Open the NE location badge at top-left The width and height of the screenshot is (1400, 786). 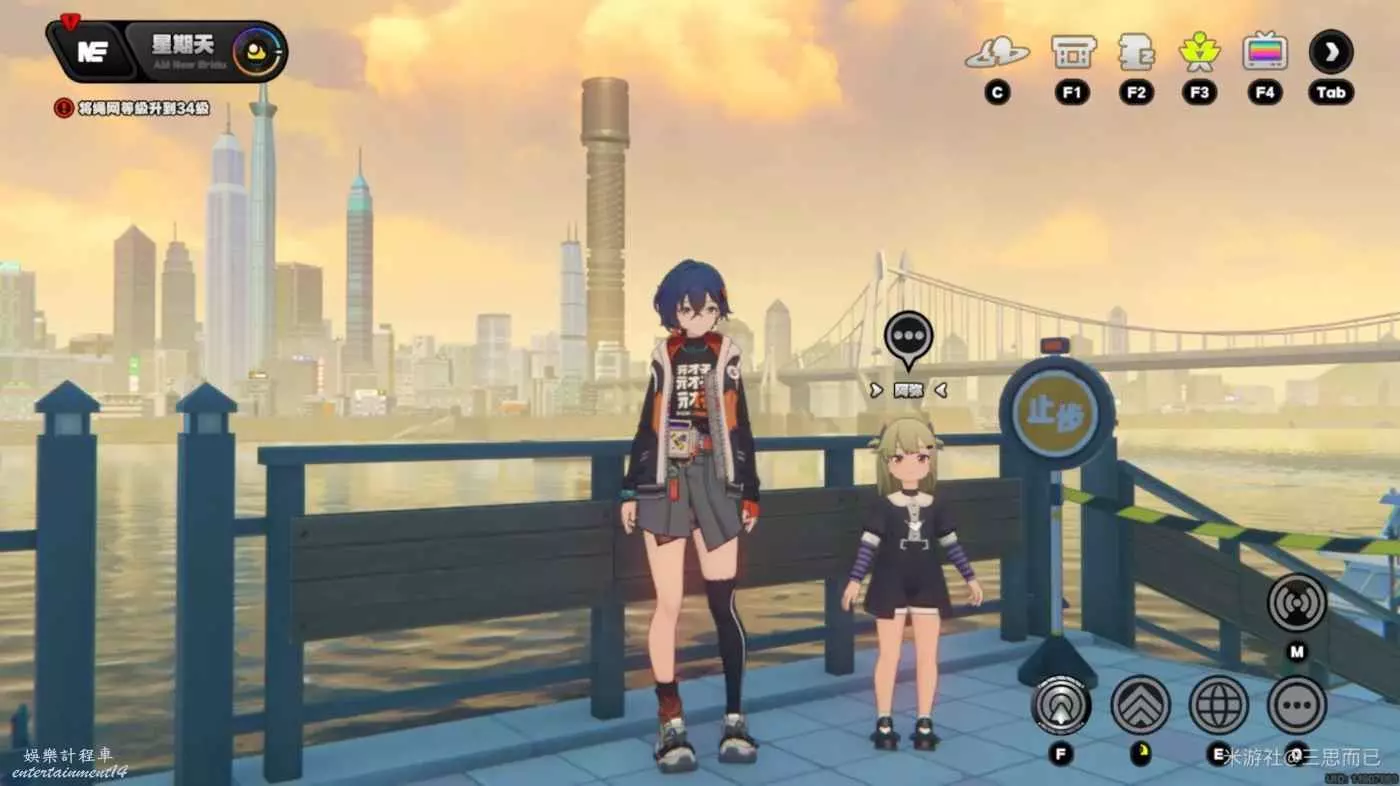click(x=92, y=52)
